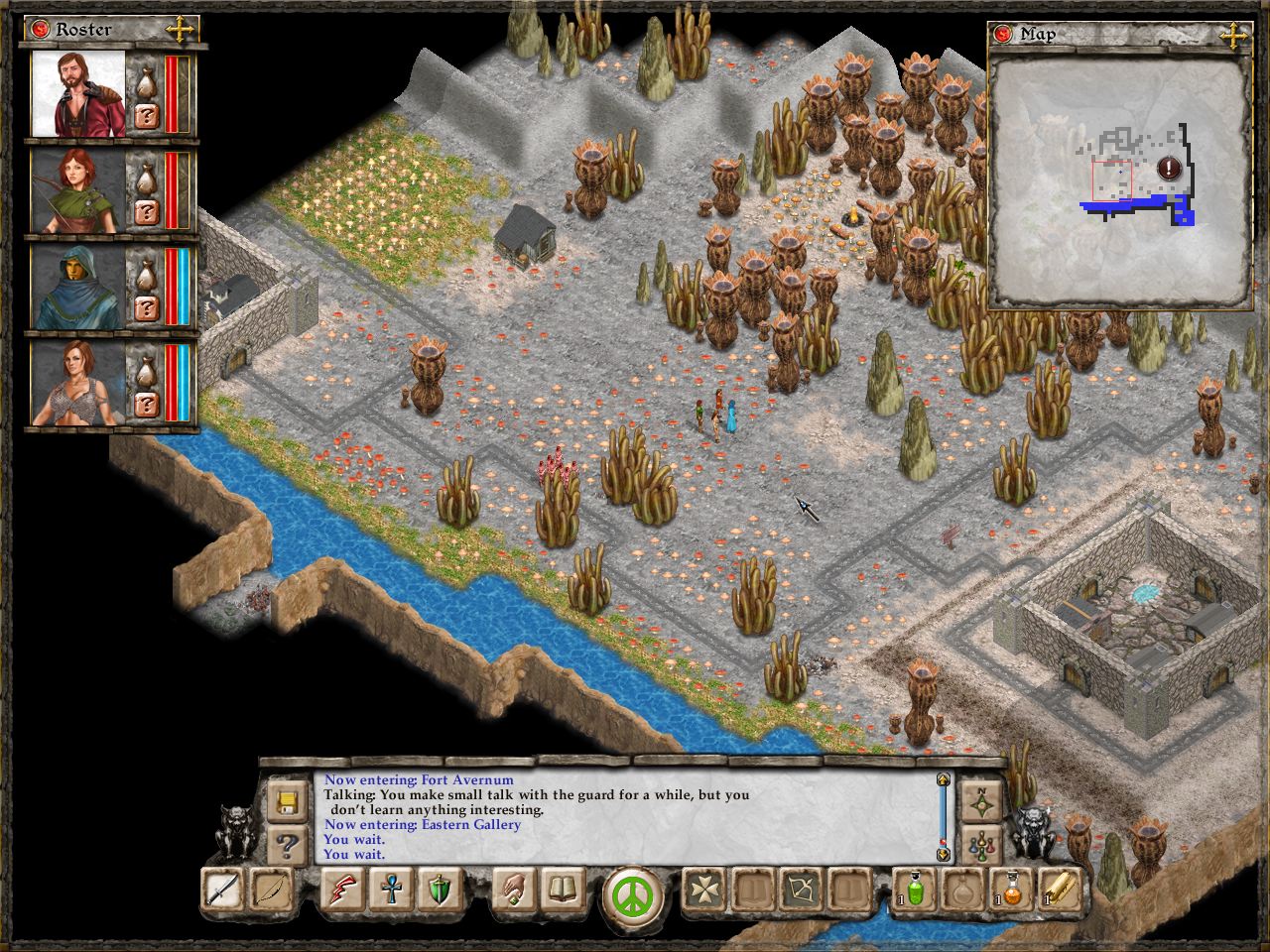Choose the hooded blue-robed character portrait
The width and height of the screenshot is (1270, 952).
coord(77,289)
